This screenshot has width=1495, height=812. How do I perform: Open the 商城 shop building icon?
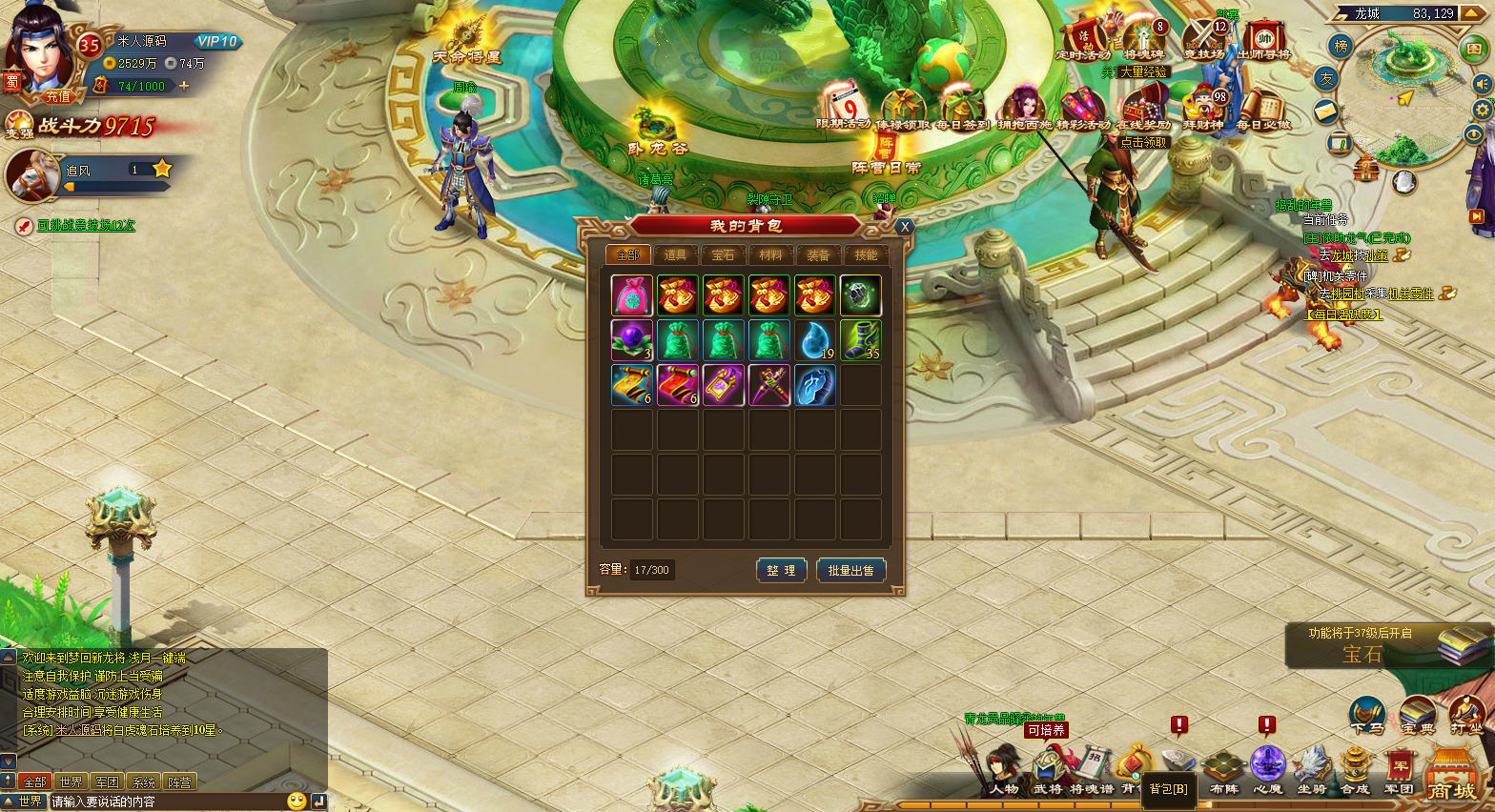click(x=1451, y=776)
